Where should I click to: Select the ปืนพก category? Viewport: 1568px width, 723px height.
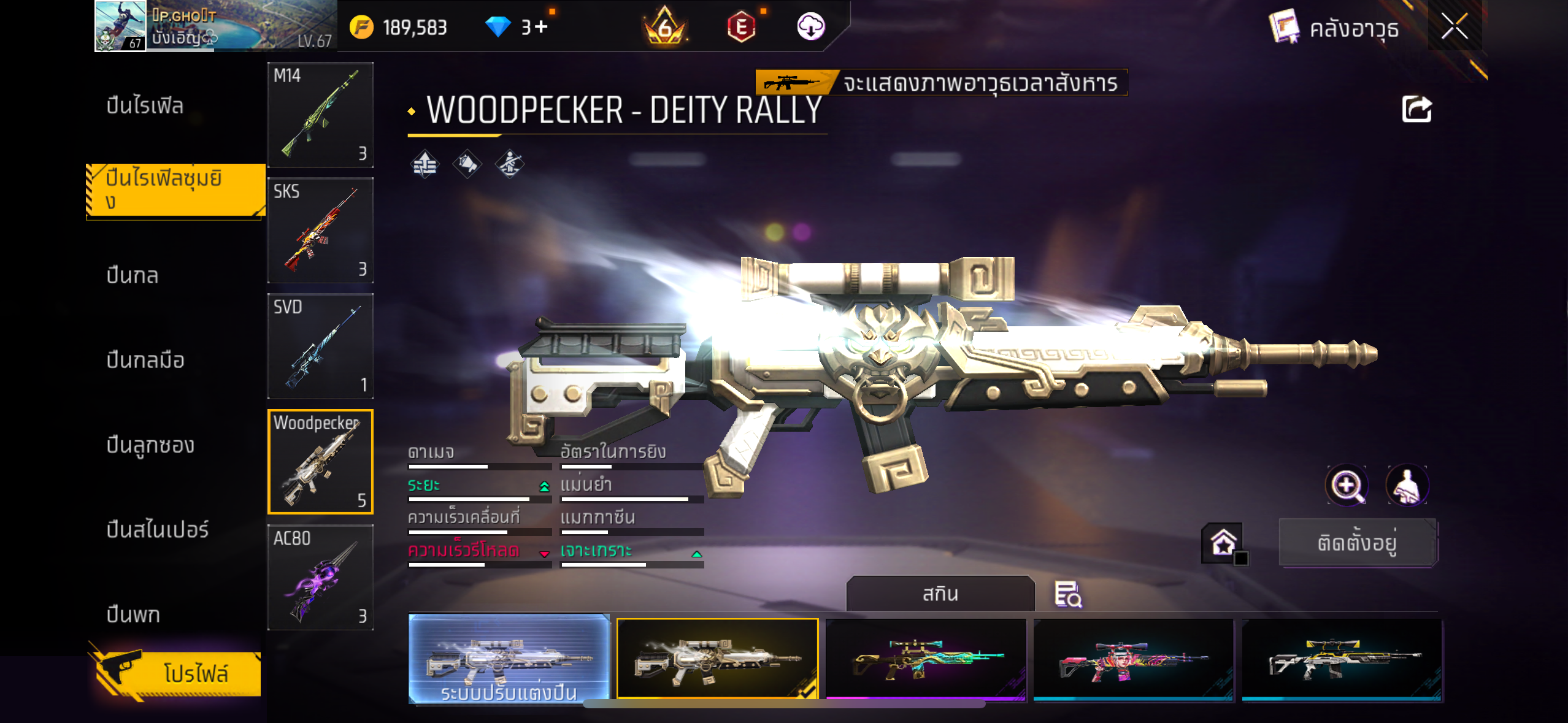pyautogui.click(x=133, y=614)
